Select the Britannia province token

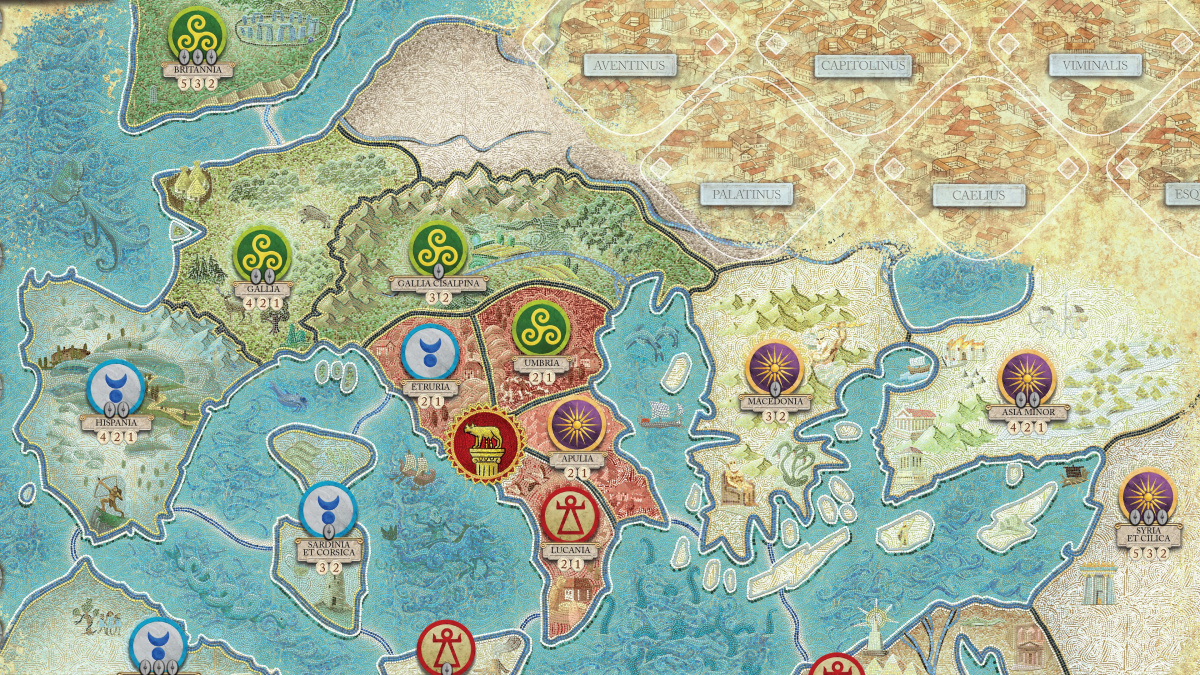click(197, 35)
